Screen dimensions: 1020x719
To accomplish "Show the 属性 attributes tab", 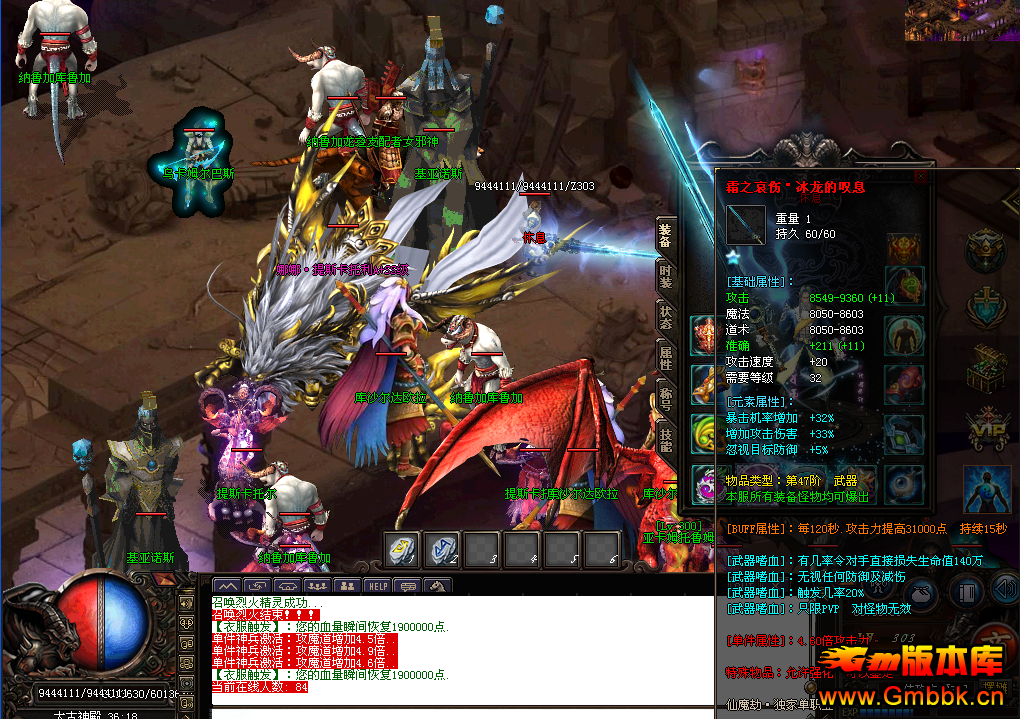I will tap(666, 357).
